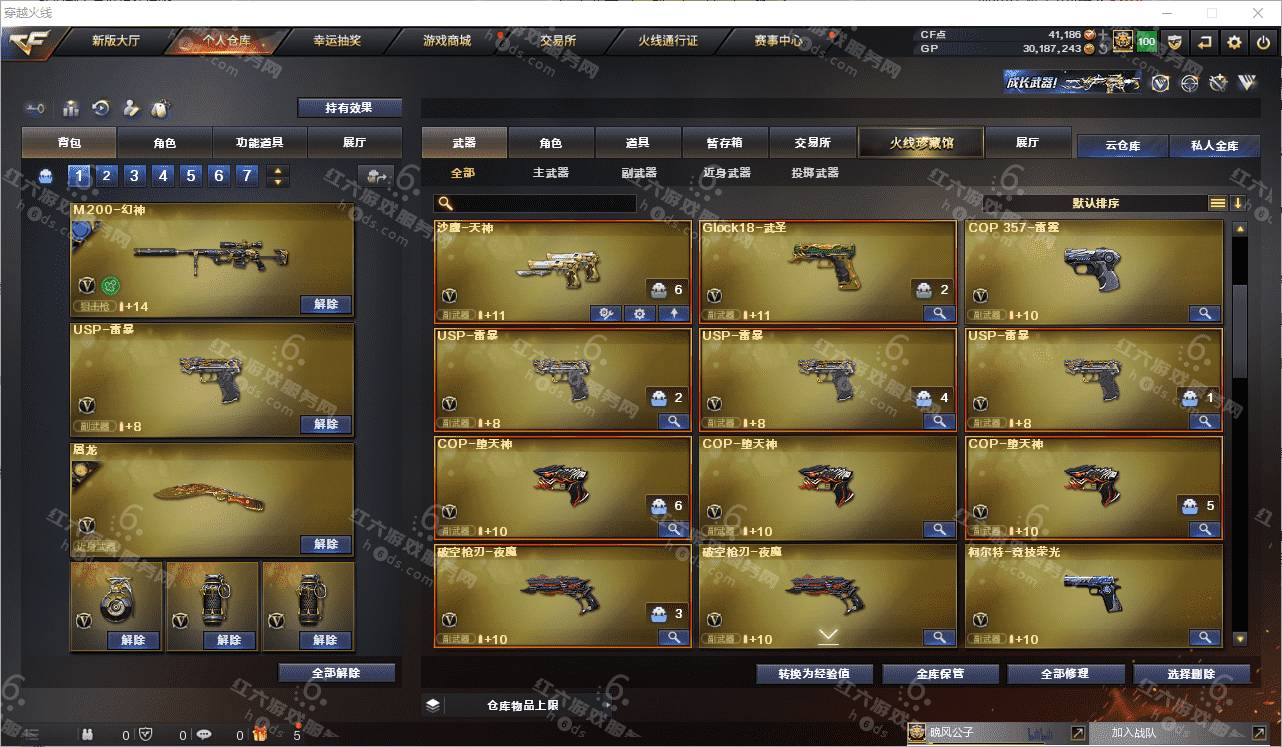The height and width of the screenshot is (747, 1282).
Task: Click 全部解除 to unequip everything
Action: coord(336,673)
